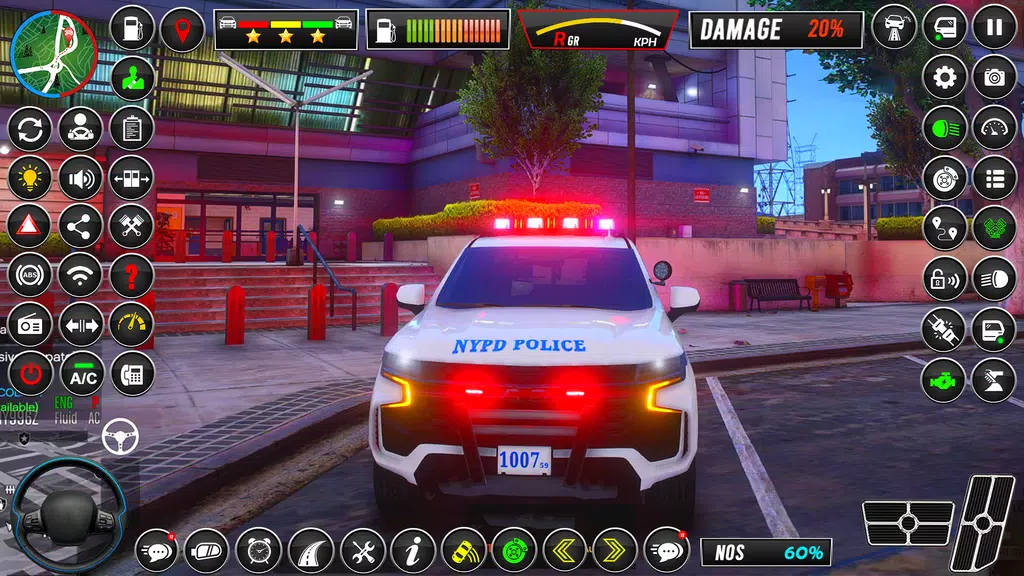Switch on the A/C button

click(x=82, y=375)
